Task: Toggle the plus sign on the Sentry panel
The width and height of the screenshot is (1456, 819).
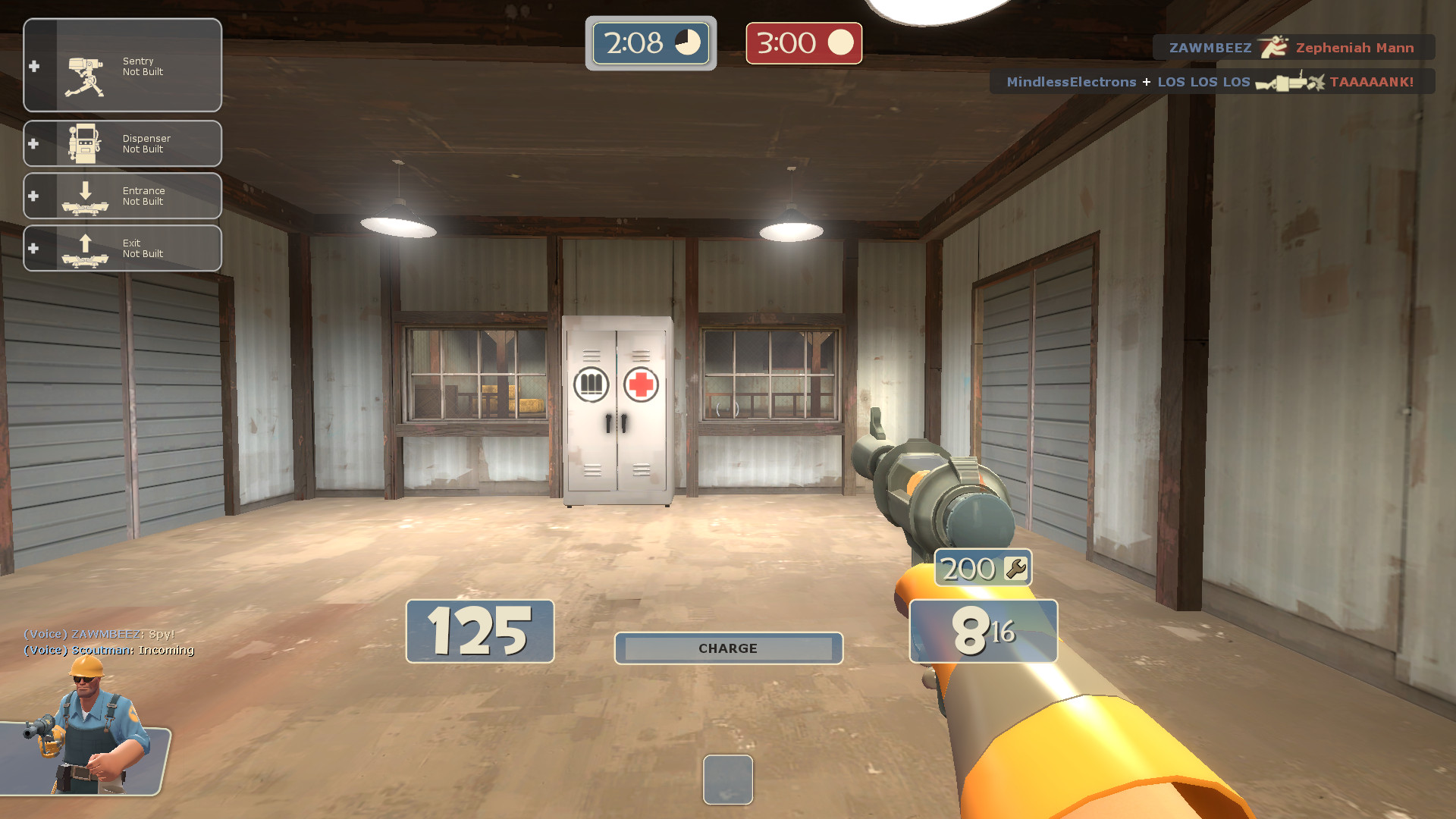Action: [33, 66]
